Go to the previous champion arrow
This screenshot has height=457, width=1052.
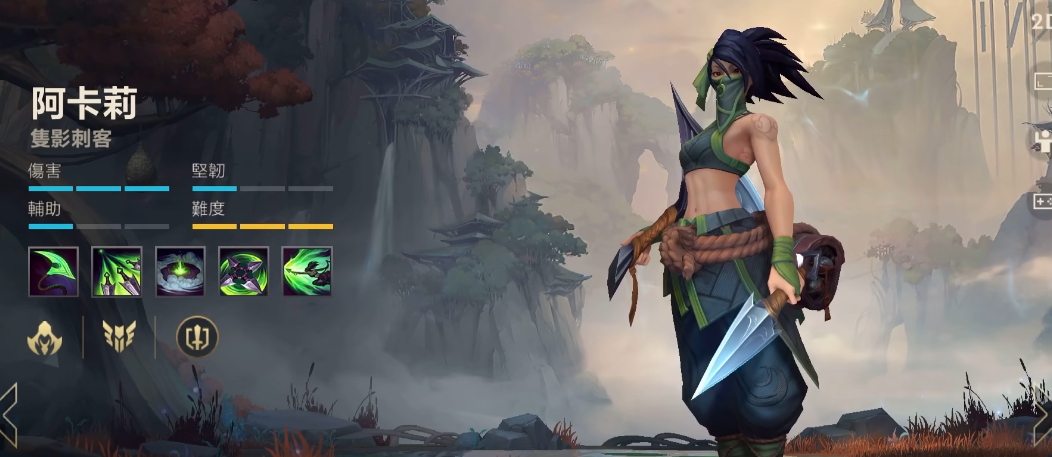(9, 411)
